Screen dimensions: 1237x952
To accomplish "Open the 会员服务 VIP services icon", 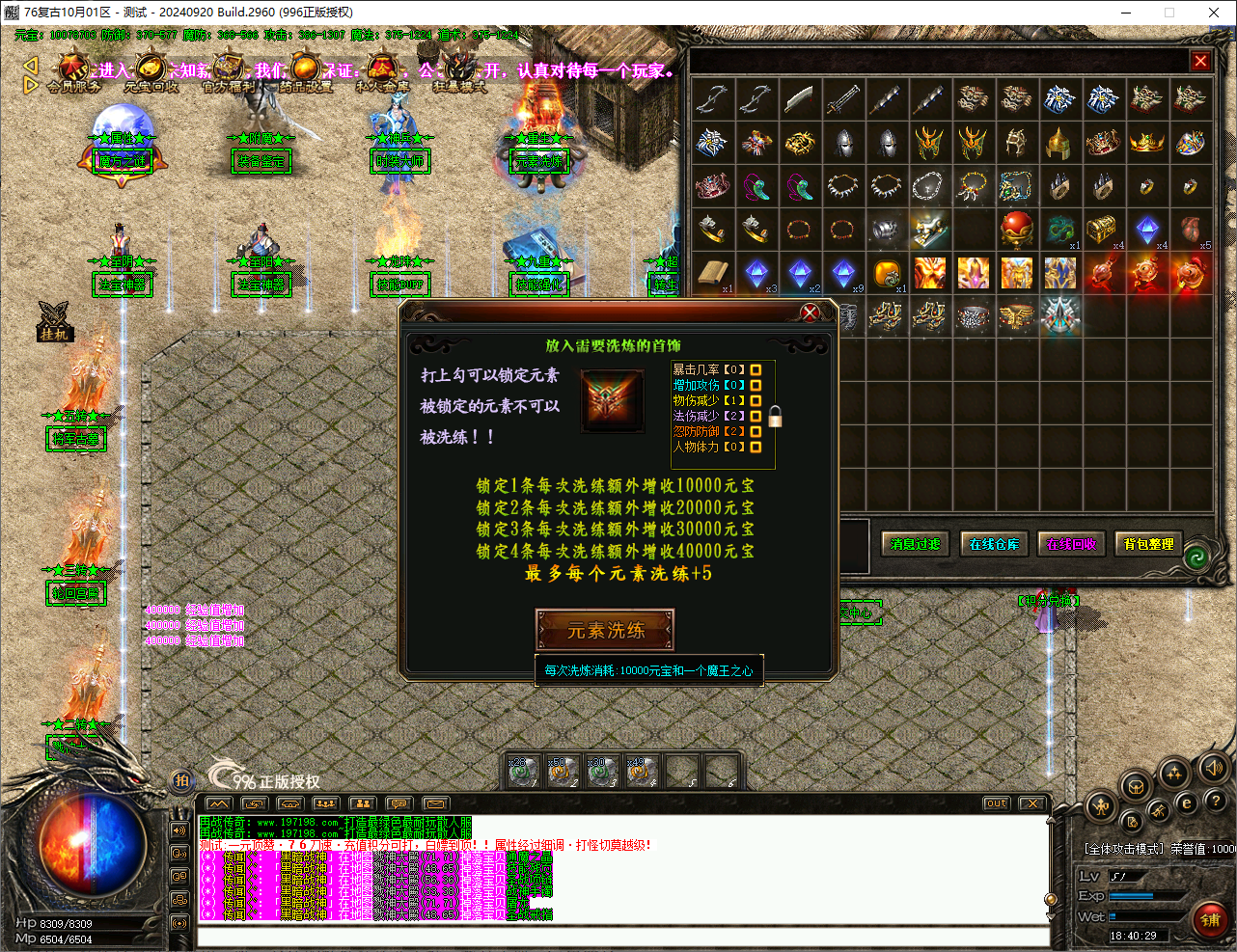I will point(72,68).
